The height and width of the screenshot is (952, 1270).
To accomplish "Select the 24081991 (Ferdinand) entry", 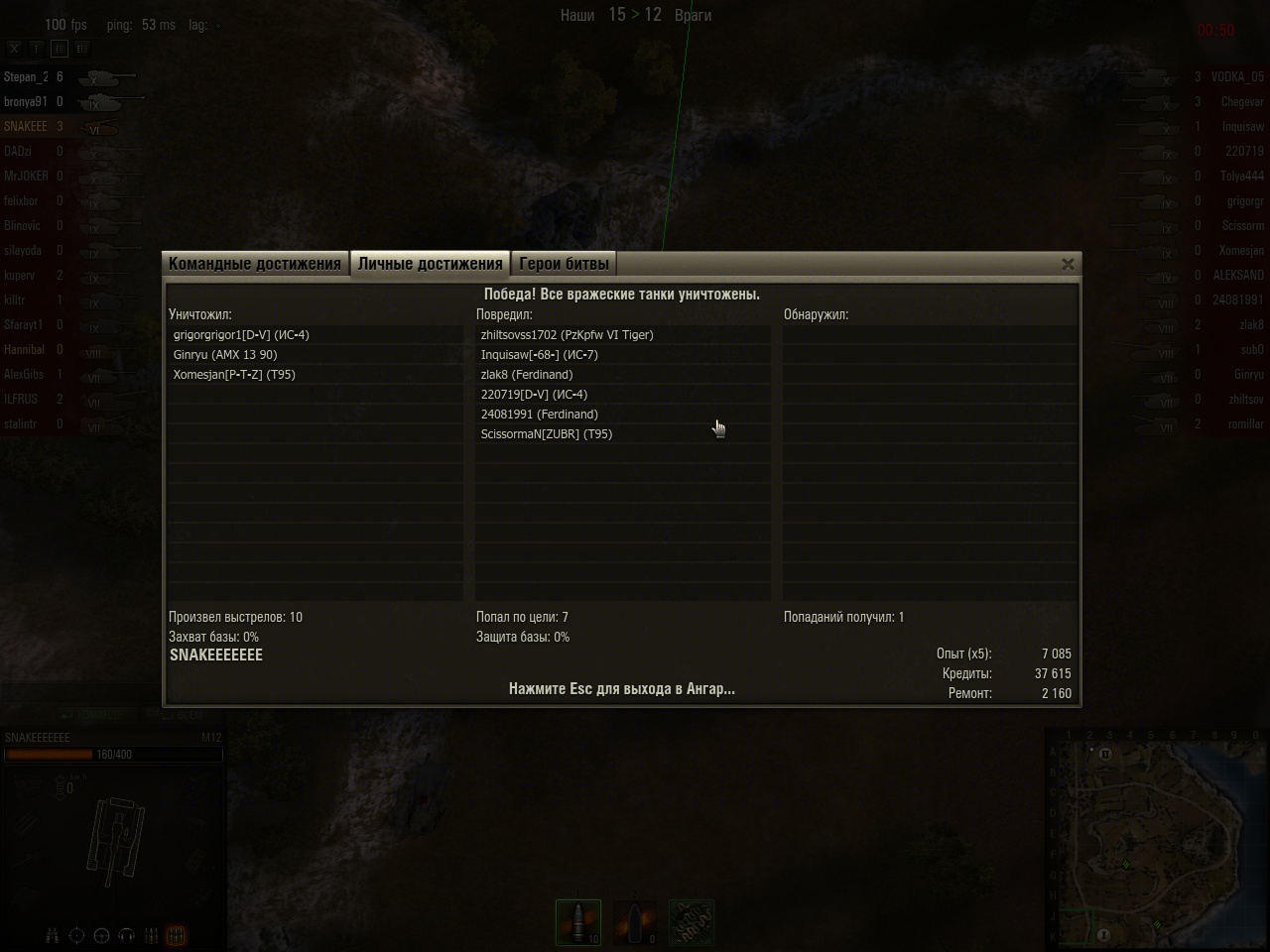I will [539, 415].
